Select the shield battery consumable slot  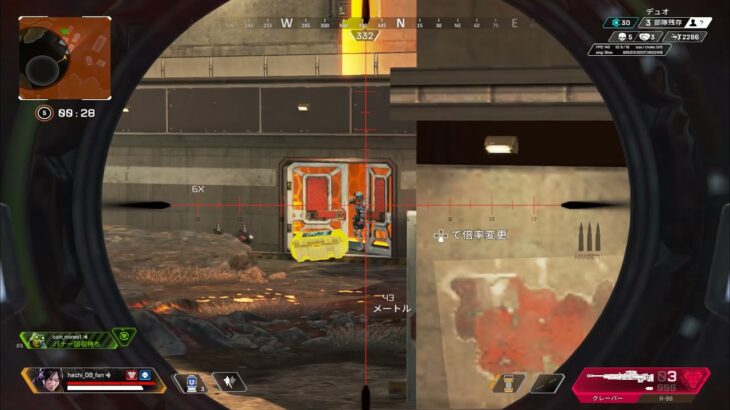(x=508, y=383)
